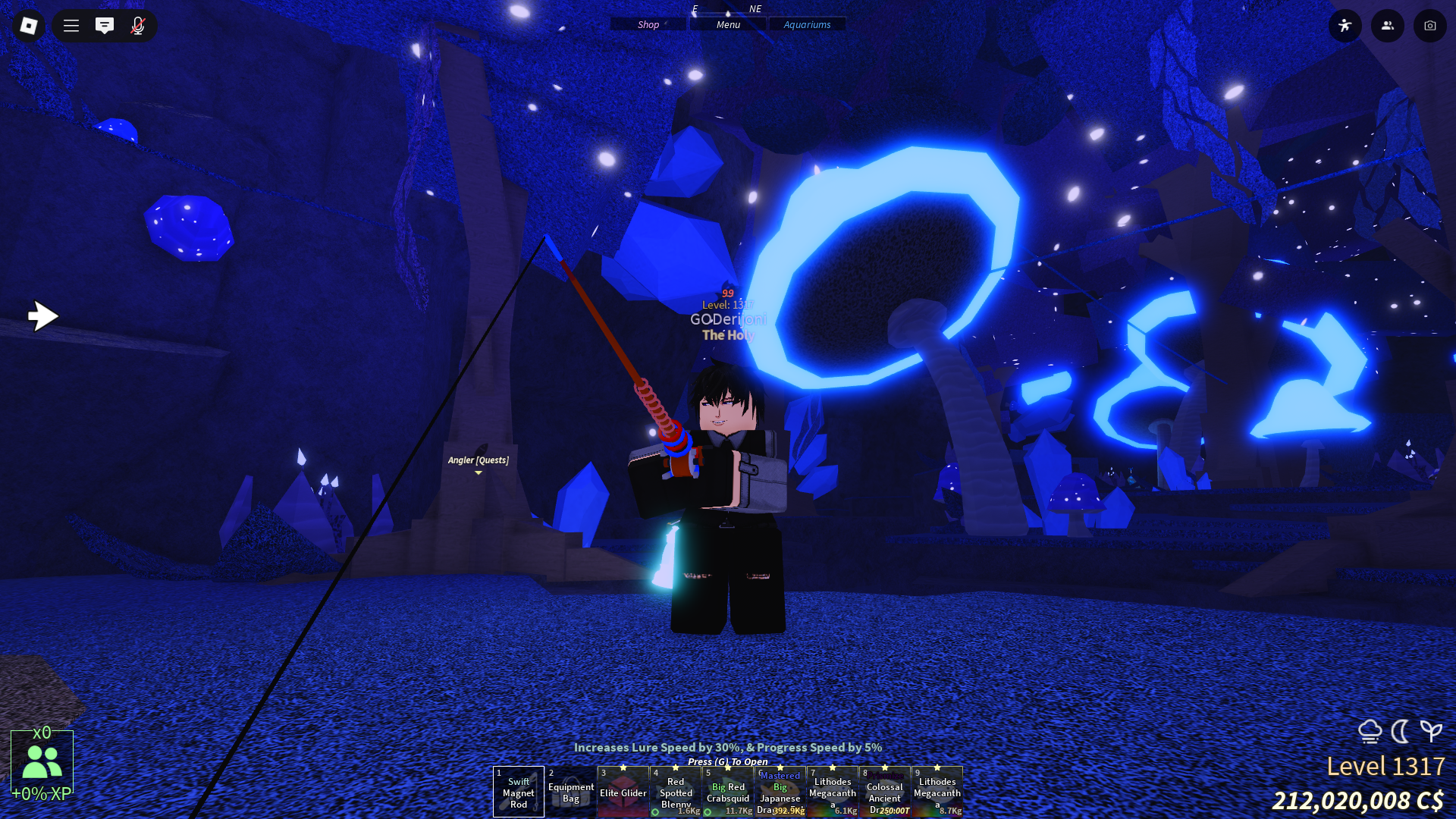Open the Equipment Bag slot
This screenshot has width=1456, height=819.
[571, 792]
